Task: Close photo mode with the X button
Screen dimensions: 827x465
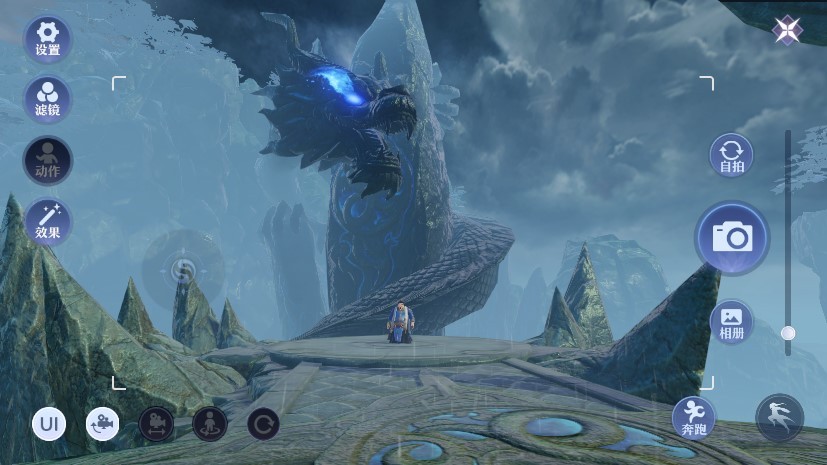Action: coord(785,30)
